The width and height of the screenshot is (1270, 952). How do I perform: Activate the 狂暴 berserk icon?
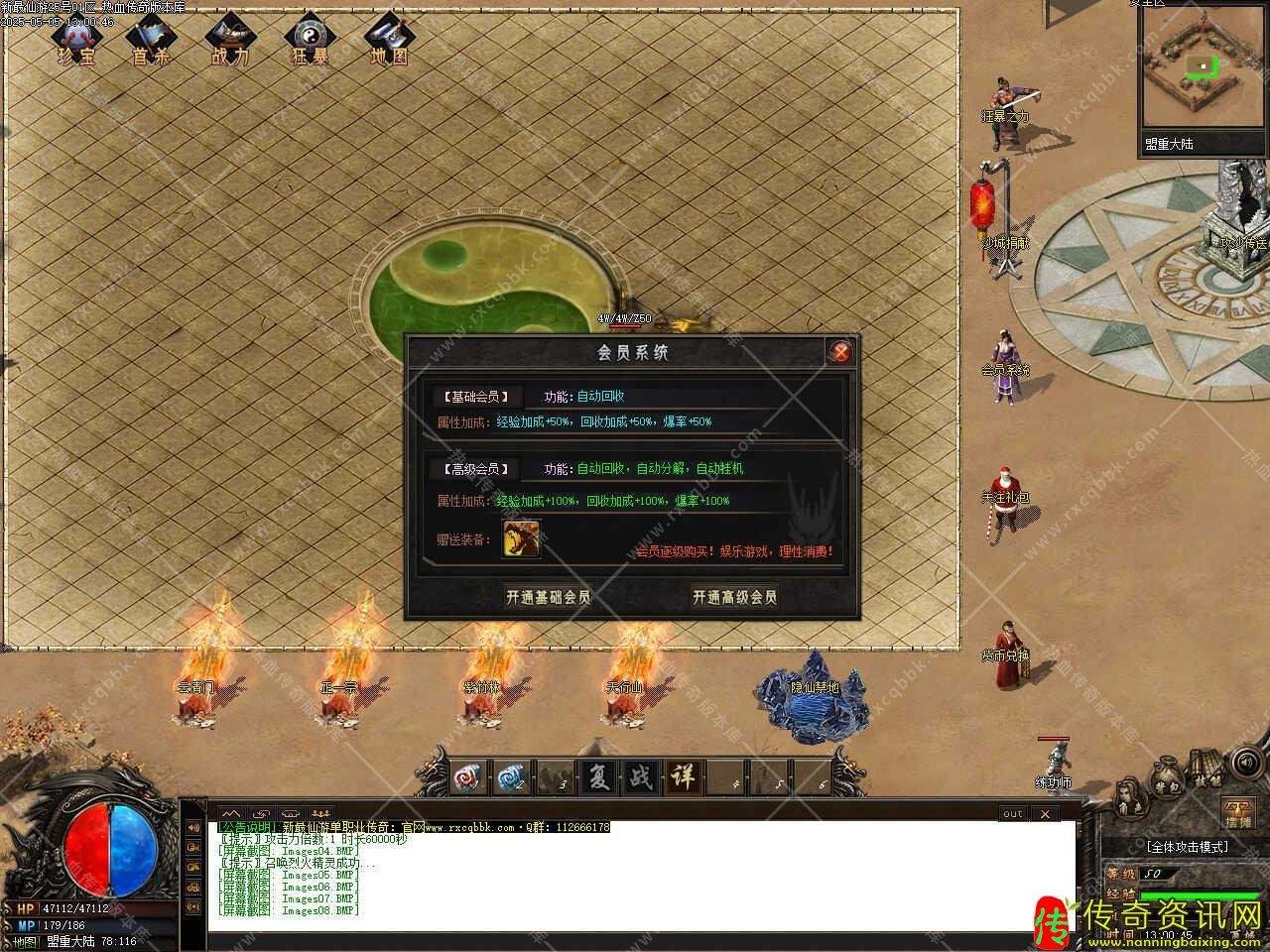coord(309,42)
